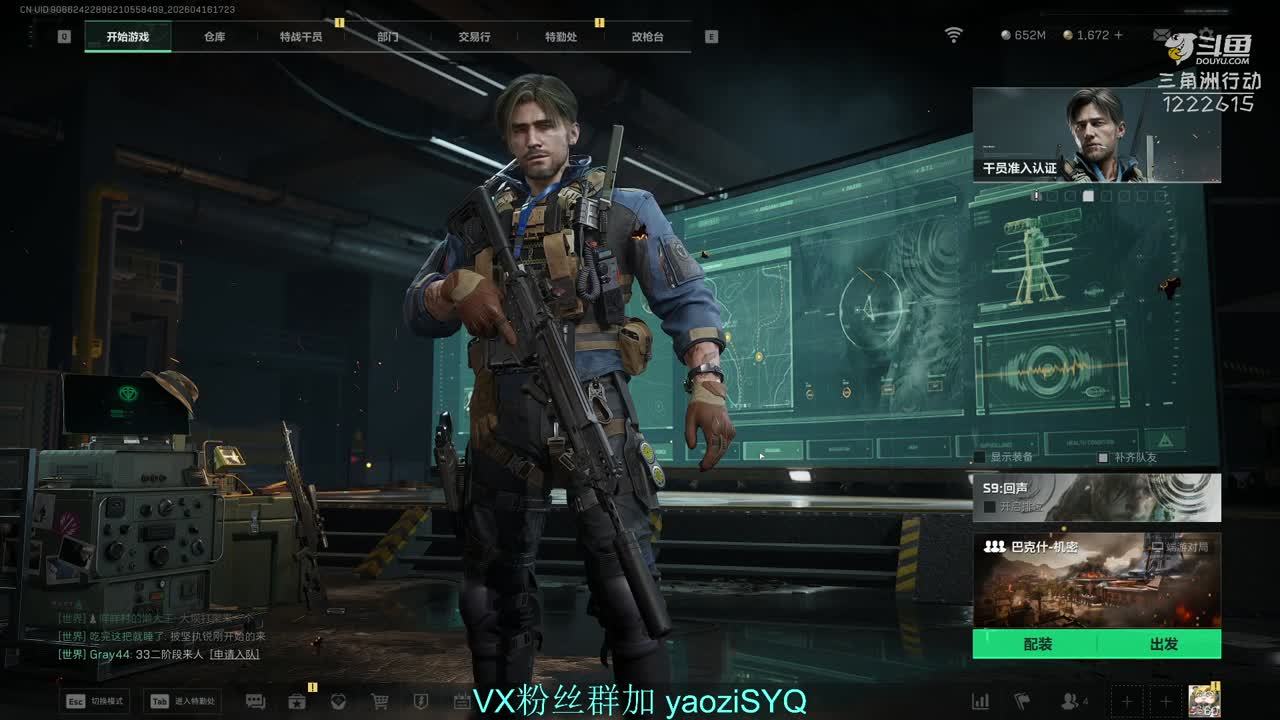
Task: Open the 干员准入认证 banner
Action: click(x=1096, y=135)
